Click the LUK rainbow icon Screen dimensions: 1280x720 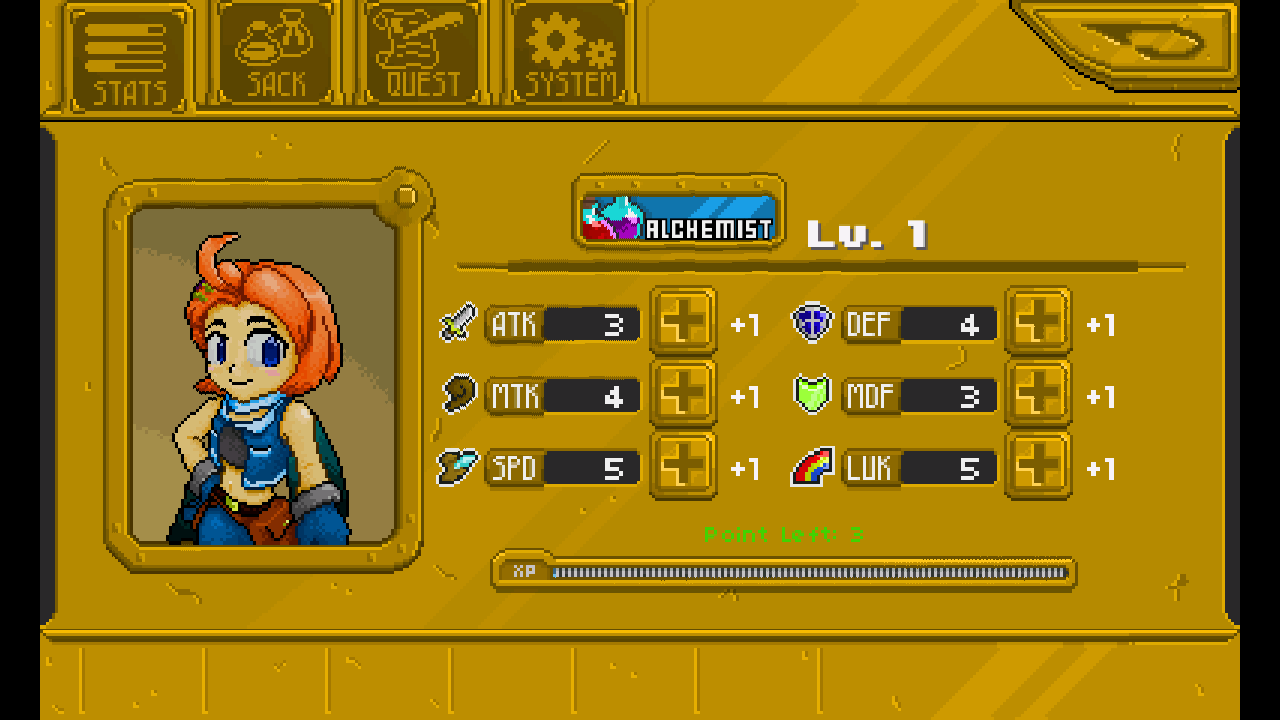[812, 466]
